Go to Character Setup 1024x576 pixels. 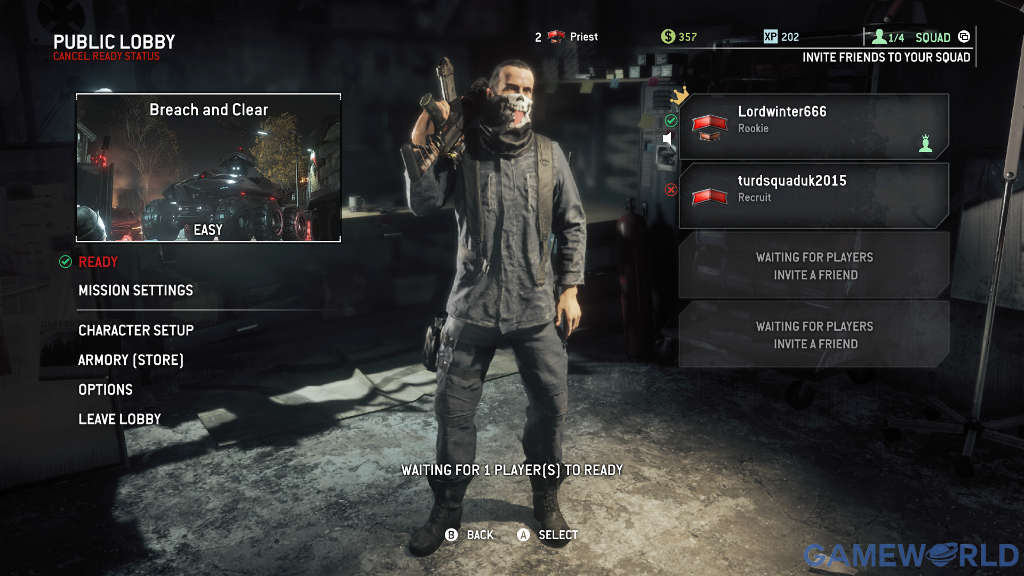[136, 330]
